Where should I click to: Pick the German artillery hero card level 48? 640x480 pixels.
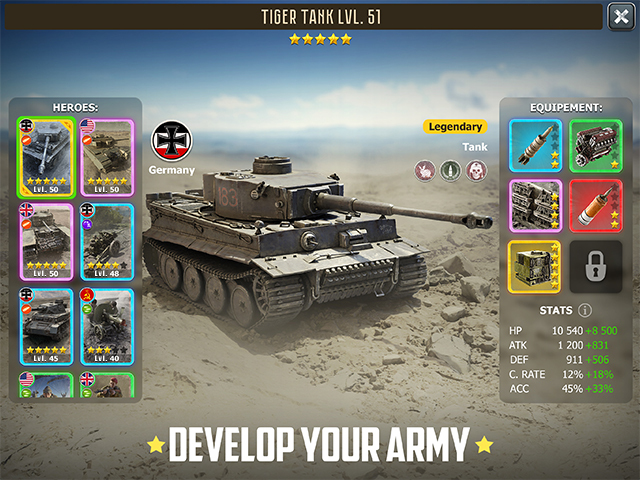[x=106, y=239]
